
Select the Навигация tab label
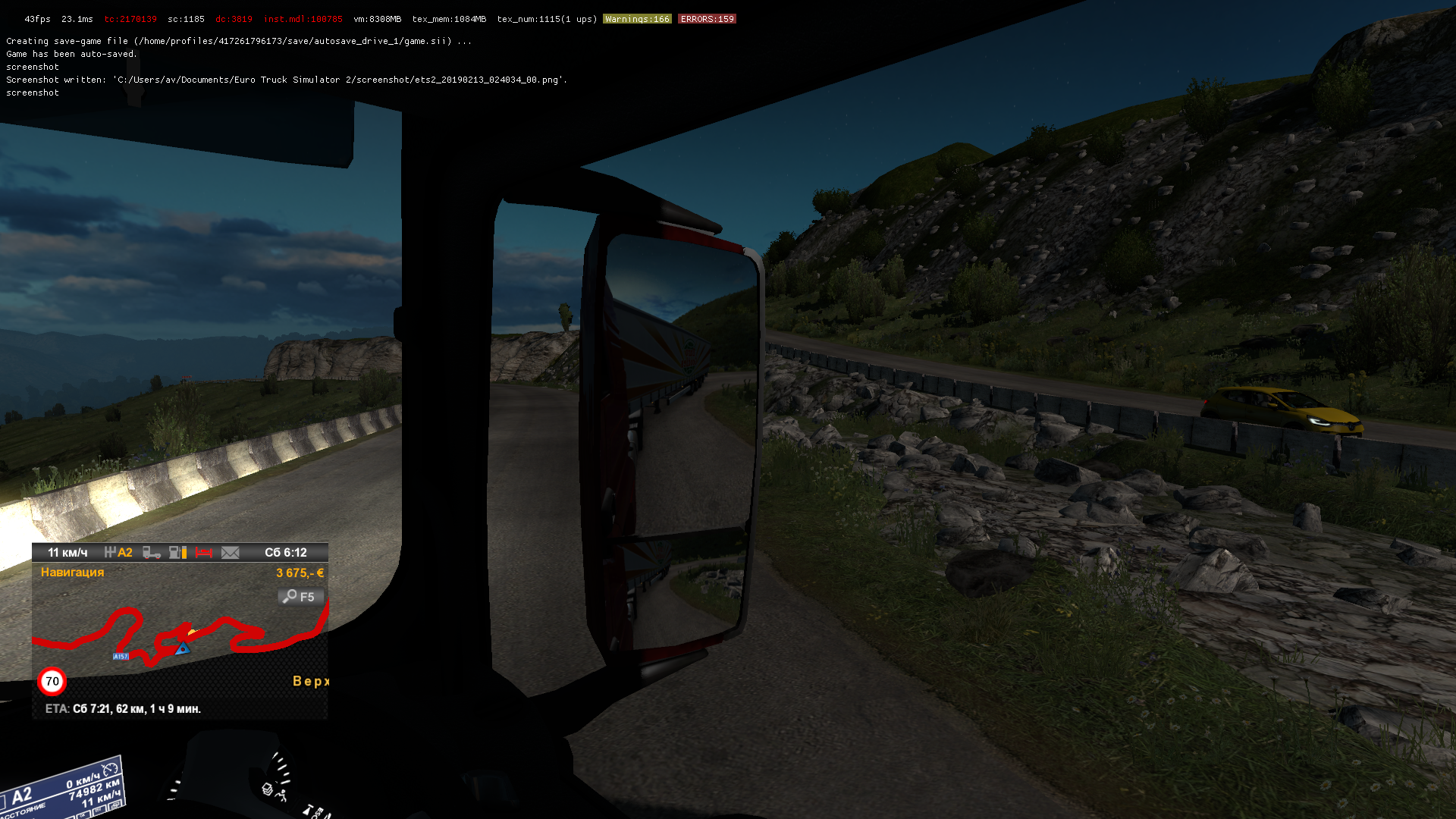[x=73, y=573]
